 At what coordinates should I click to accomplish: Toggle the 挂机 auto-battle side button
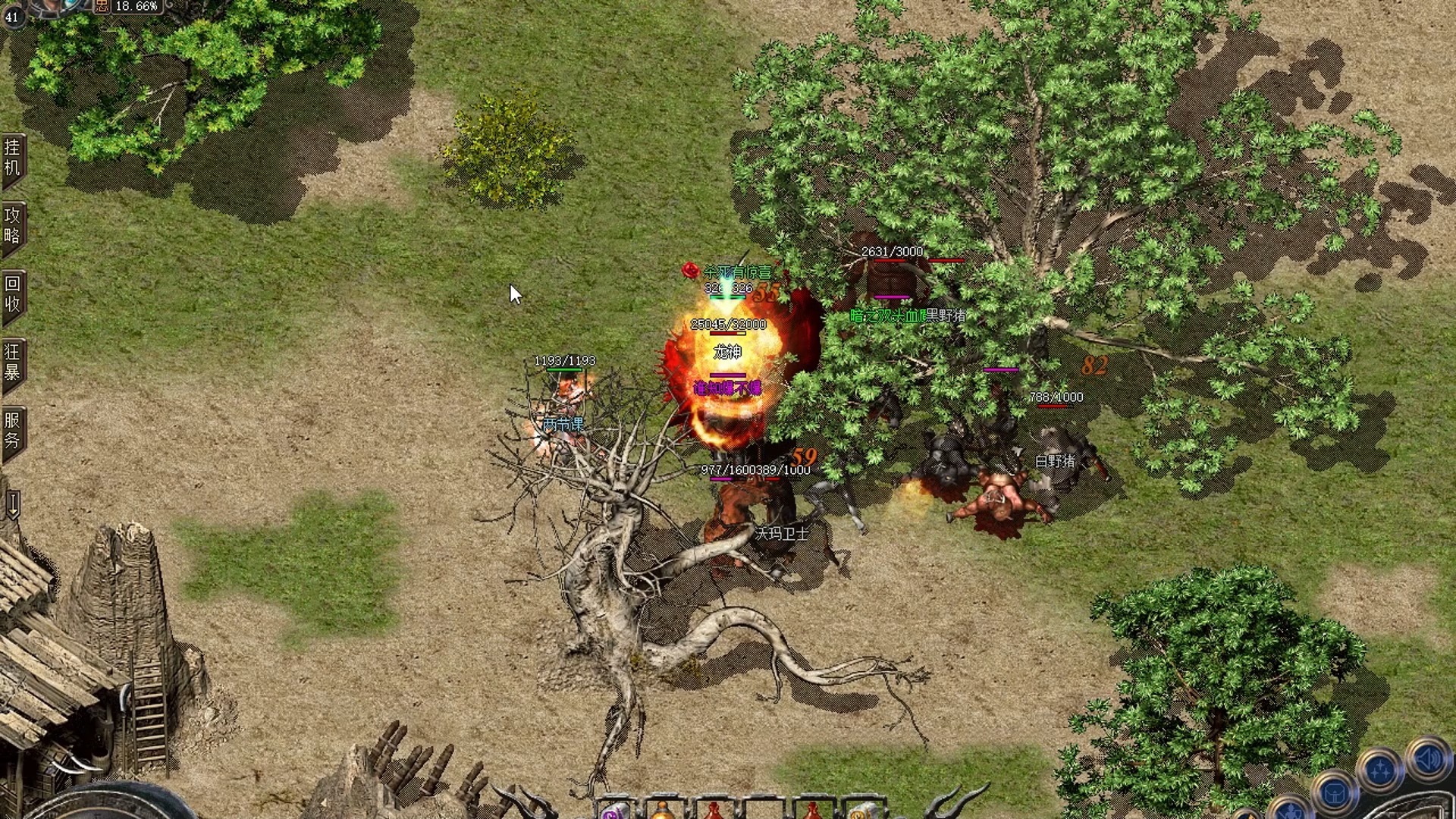13,157
